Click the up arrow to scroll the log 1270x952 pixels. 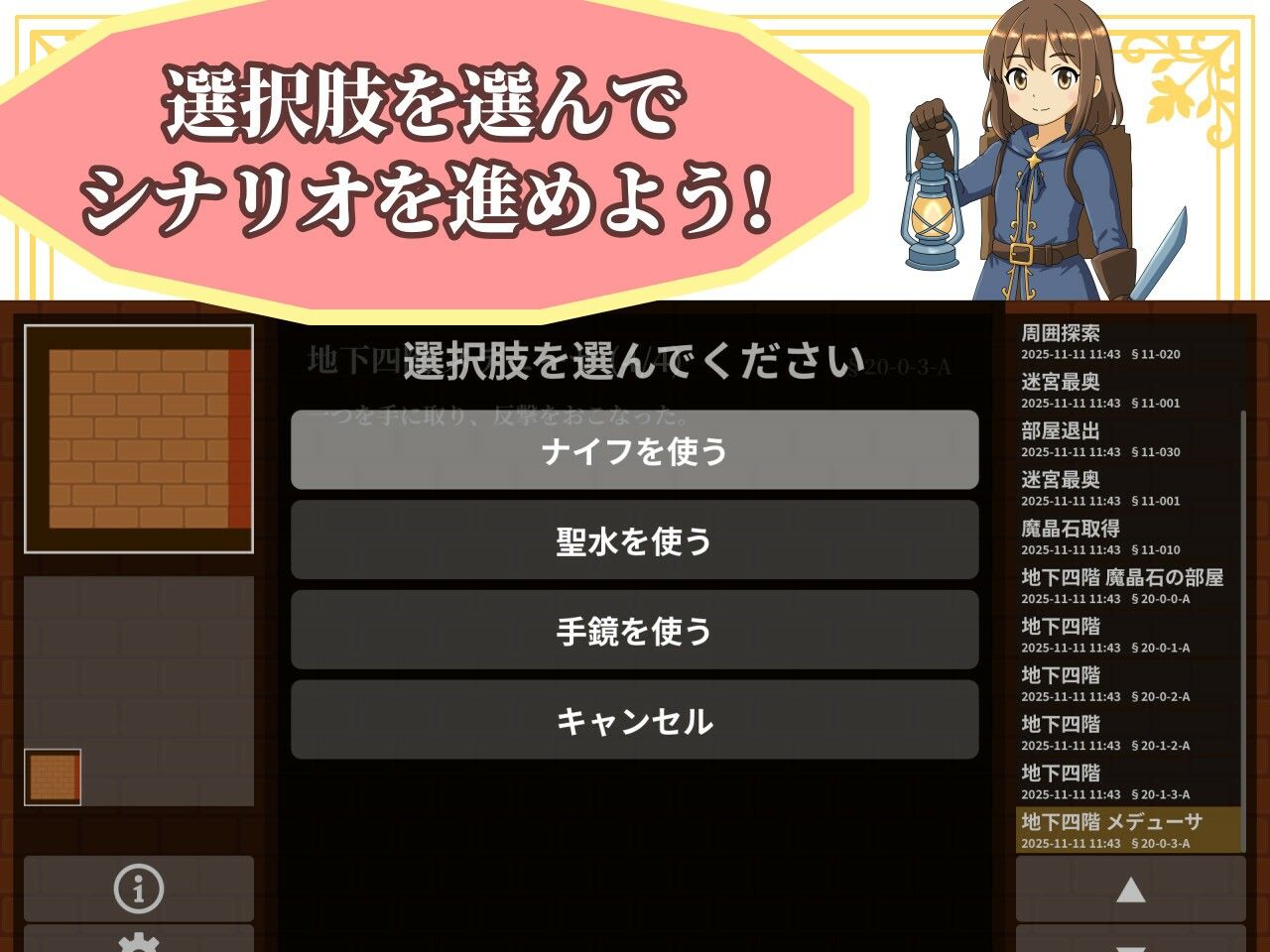tap(1131, 889)
